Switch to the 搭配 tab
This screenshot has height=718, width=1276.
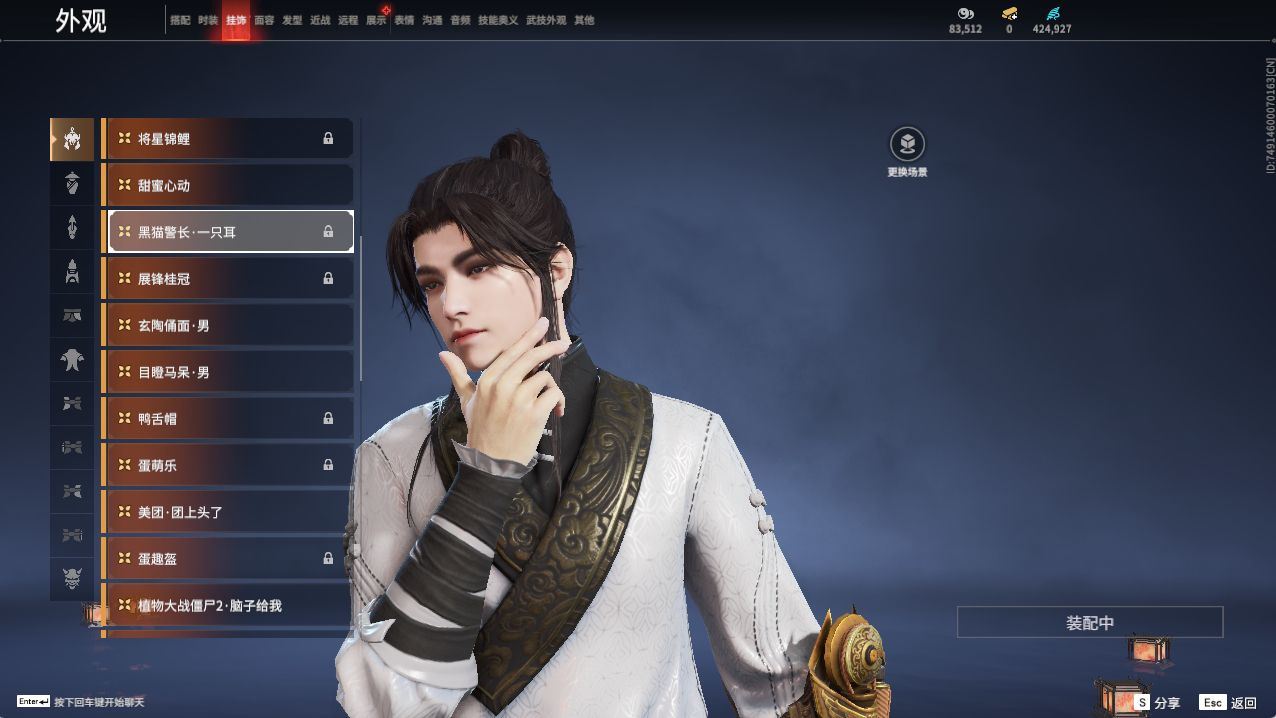pos(180,20)
